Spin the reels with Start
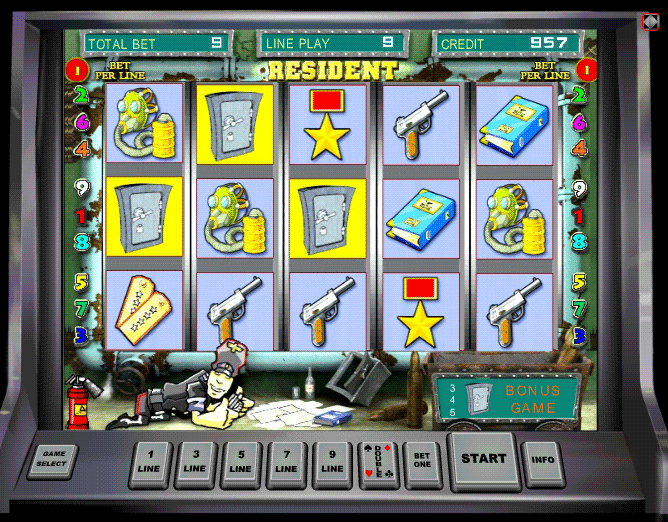The height and width of the screenshot is (522, 668). [484, 459]
